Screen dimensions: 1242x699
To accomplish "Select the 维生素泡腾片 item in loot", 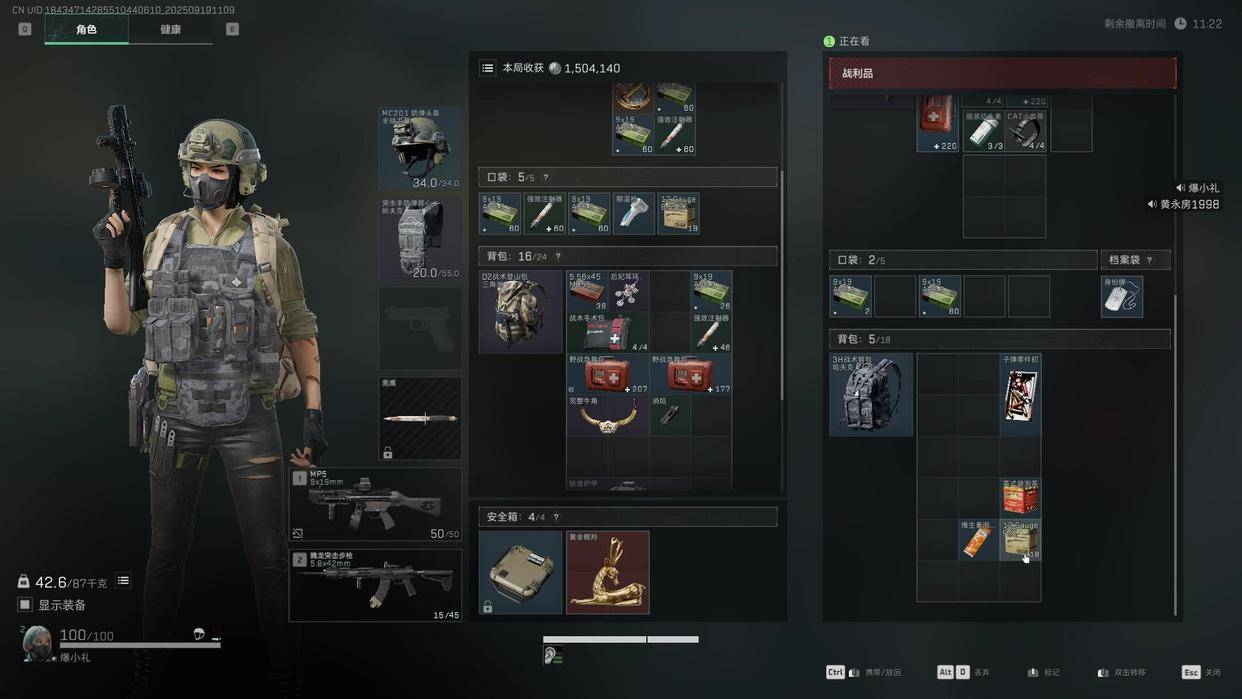I will pos(978,540).
